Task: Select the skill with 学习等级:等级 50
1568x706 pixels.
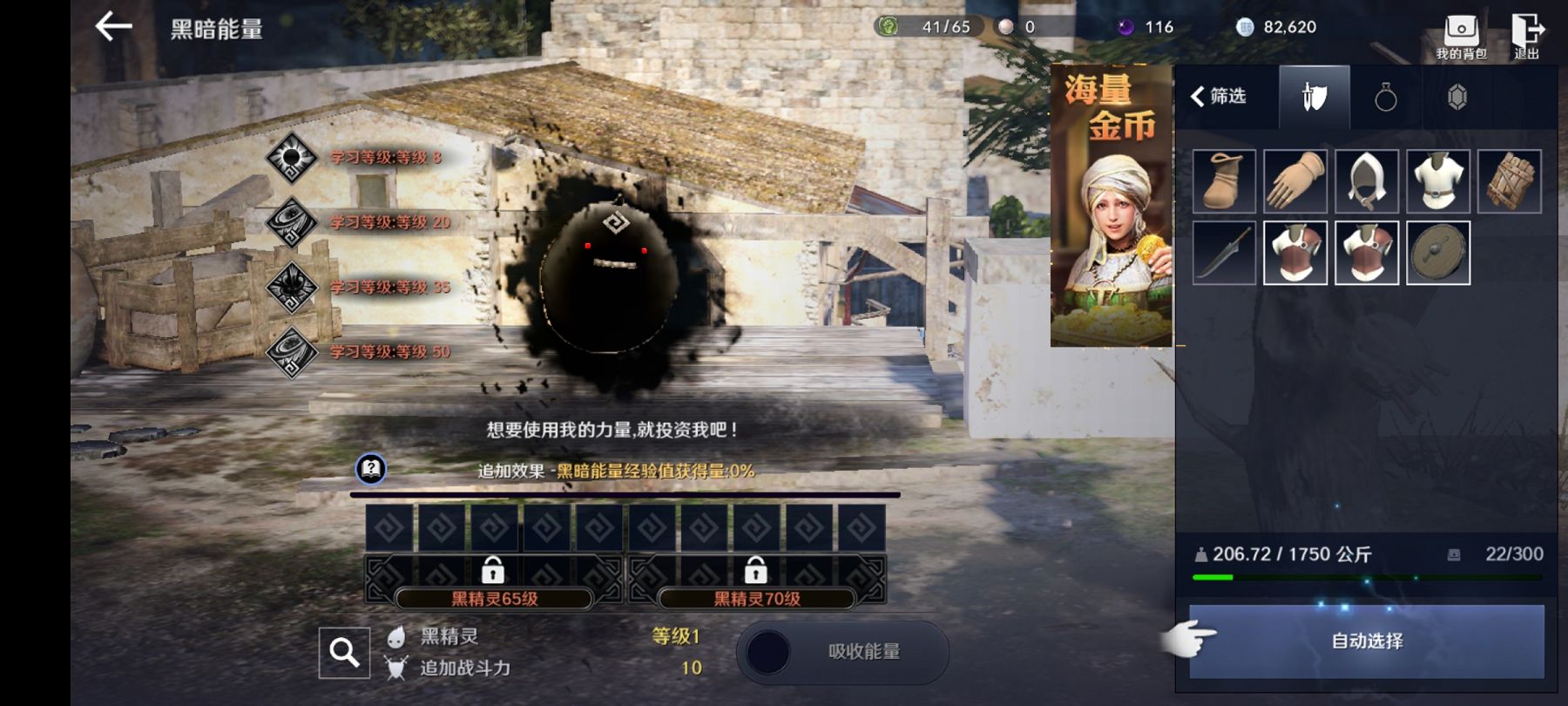Action: pyautogui.click(x=291, y=352)
